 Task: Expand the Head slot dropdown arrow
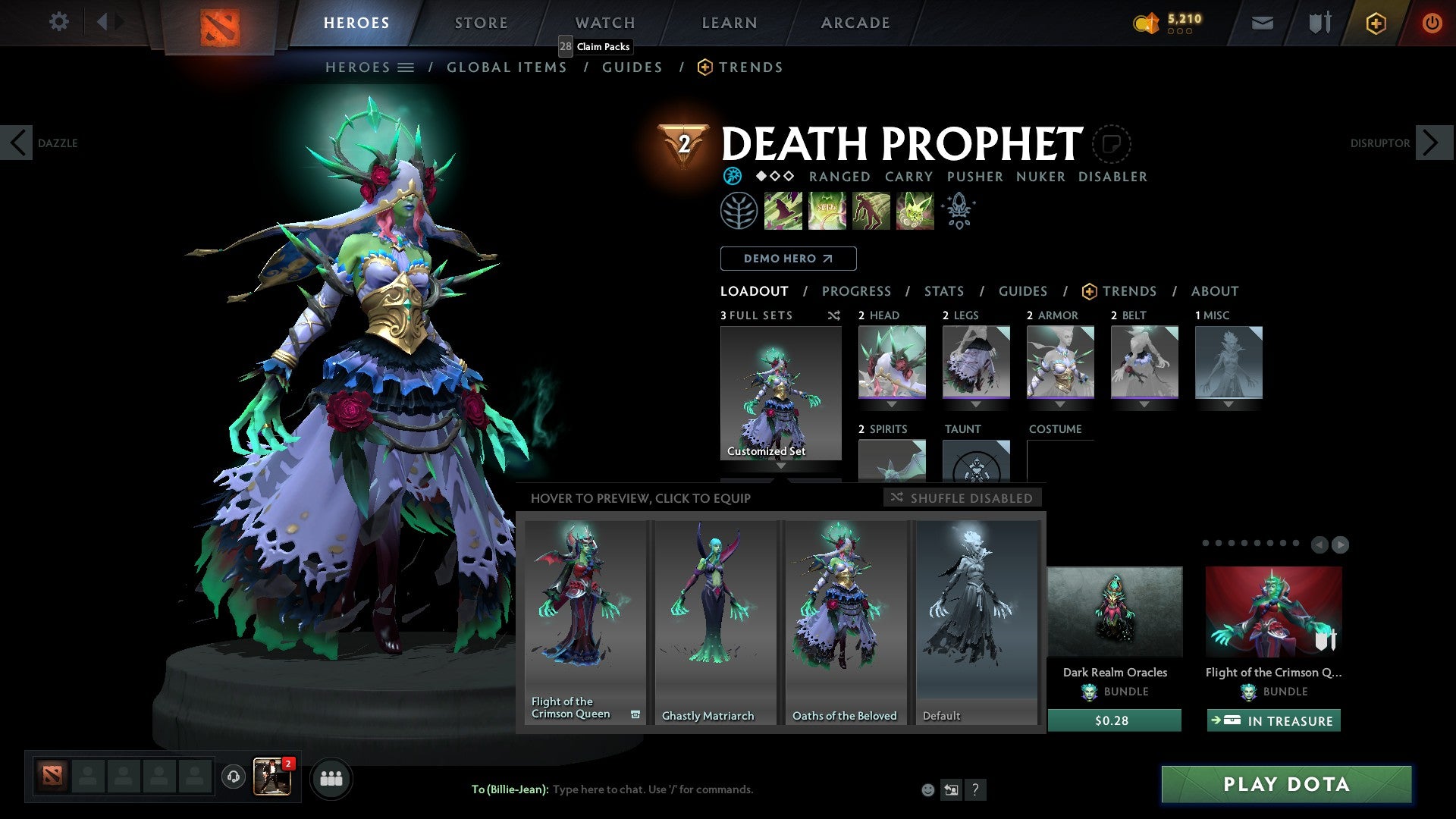pos(892,404)
